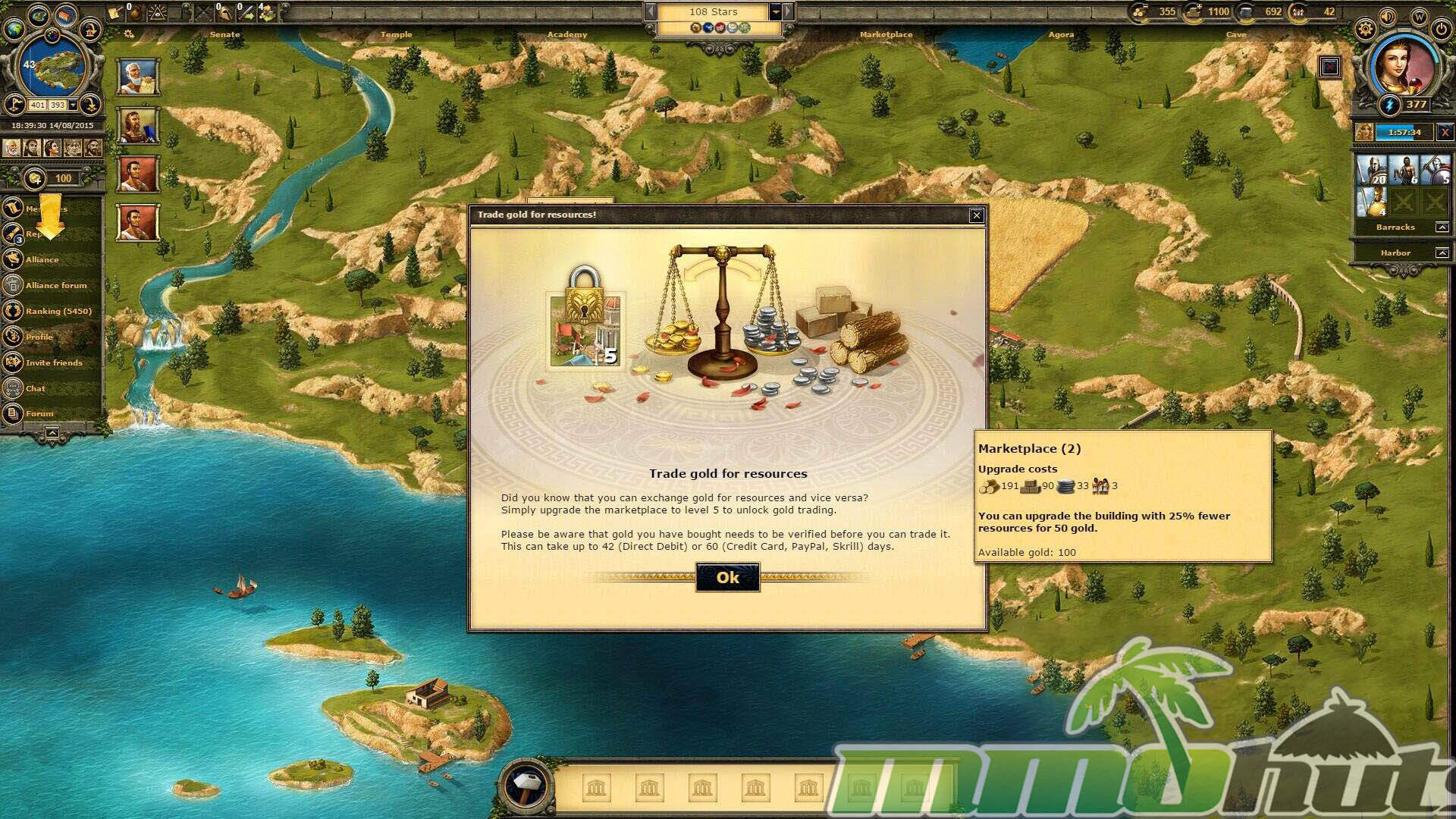Expand the Barracks panel

coord(1442,227)
